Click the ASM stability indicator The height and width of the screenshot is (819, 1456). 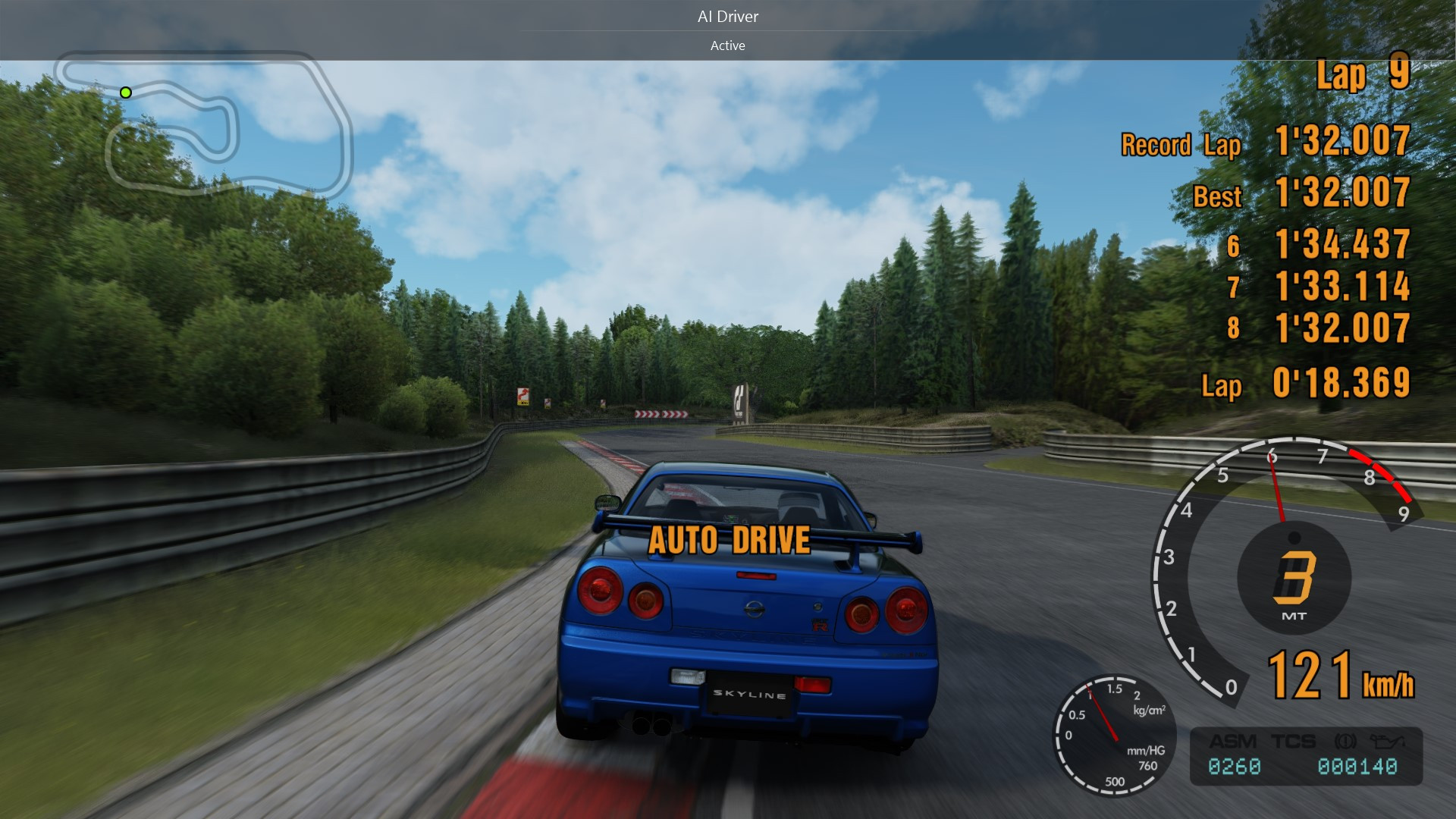(1232, 741)
